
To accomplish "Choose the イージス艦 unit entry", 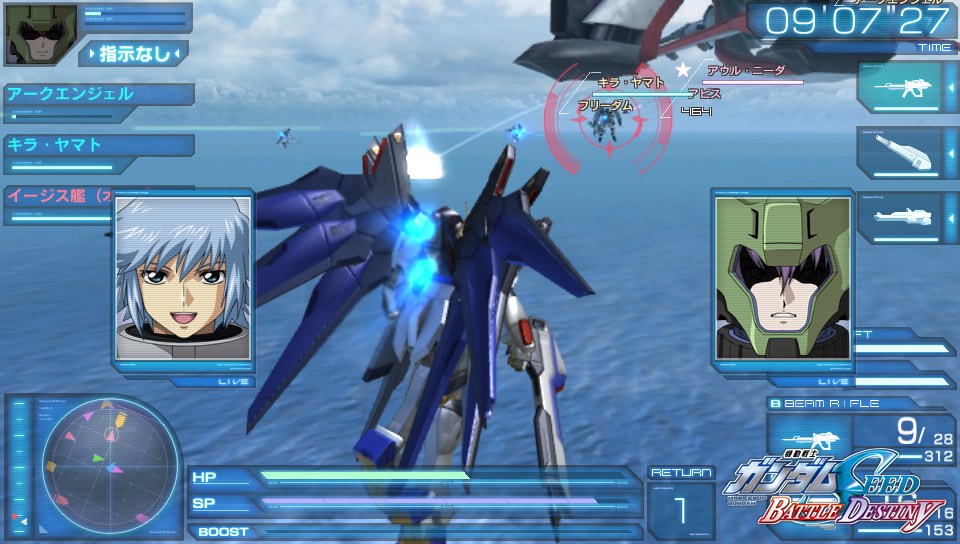I will [58, 196].
